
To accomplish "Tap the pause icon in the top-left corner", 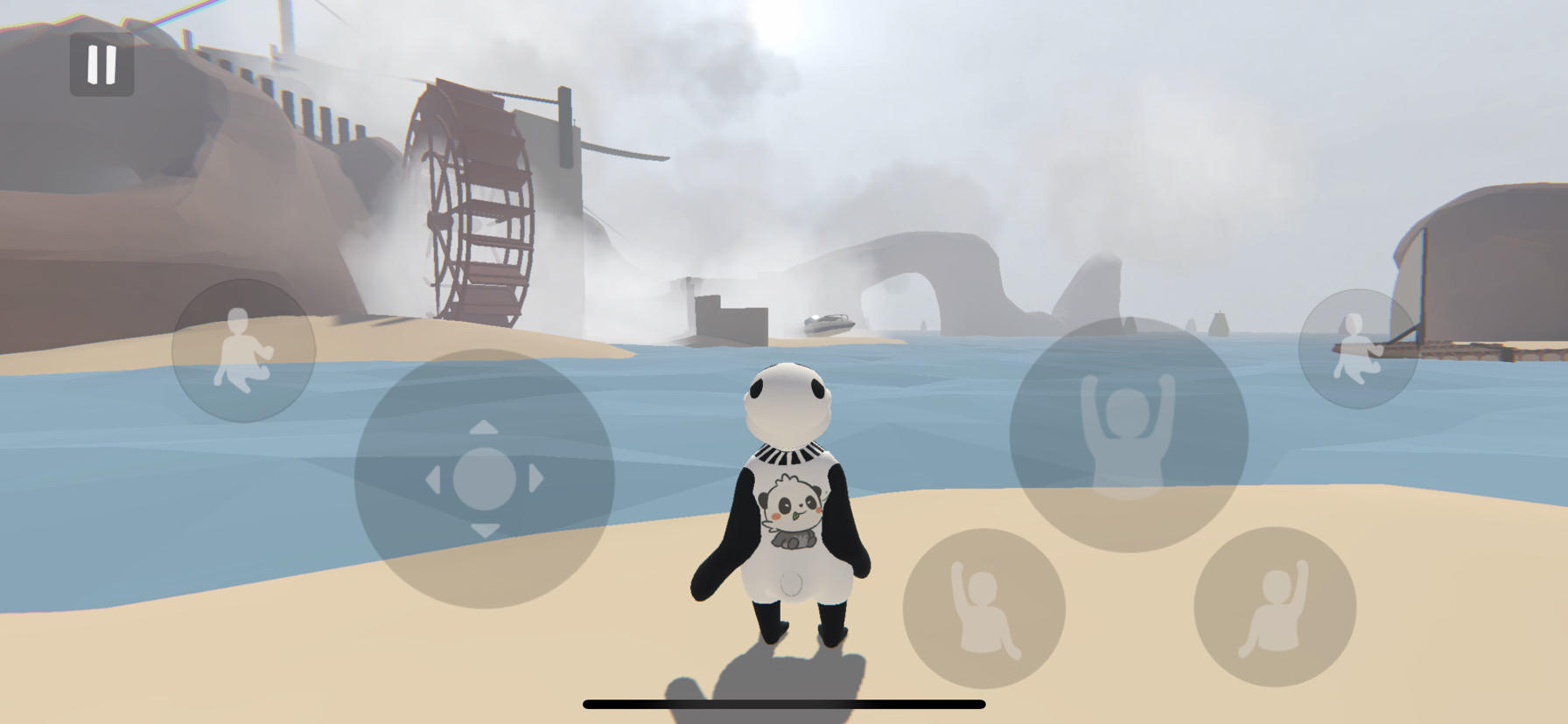I will tap(102, 63).
